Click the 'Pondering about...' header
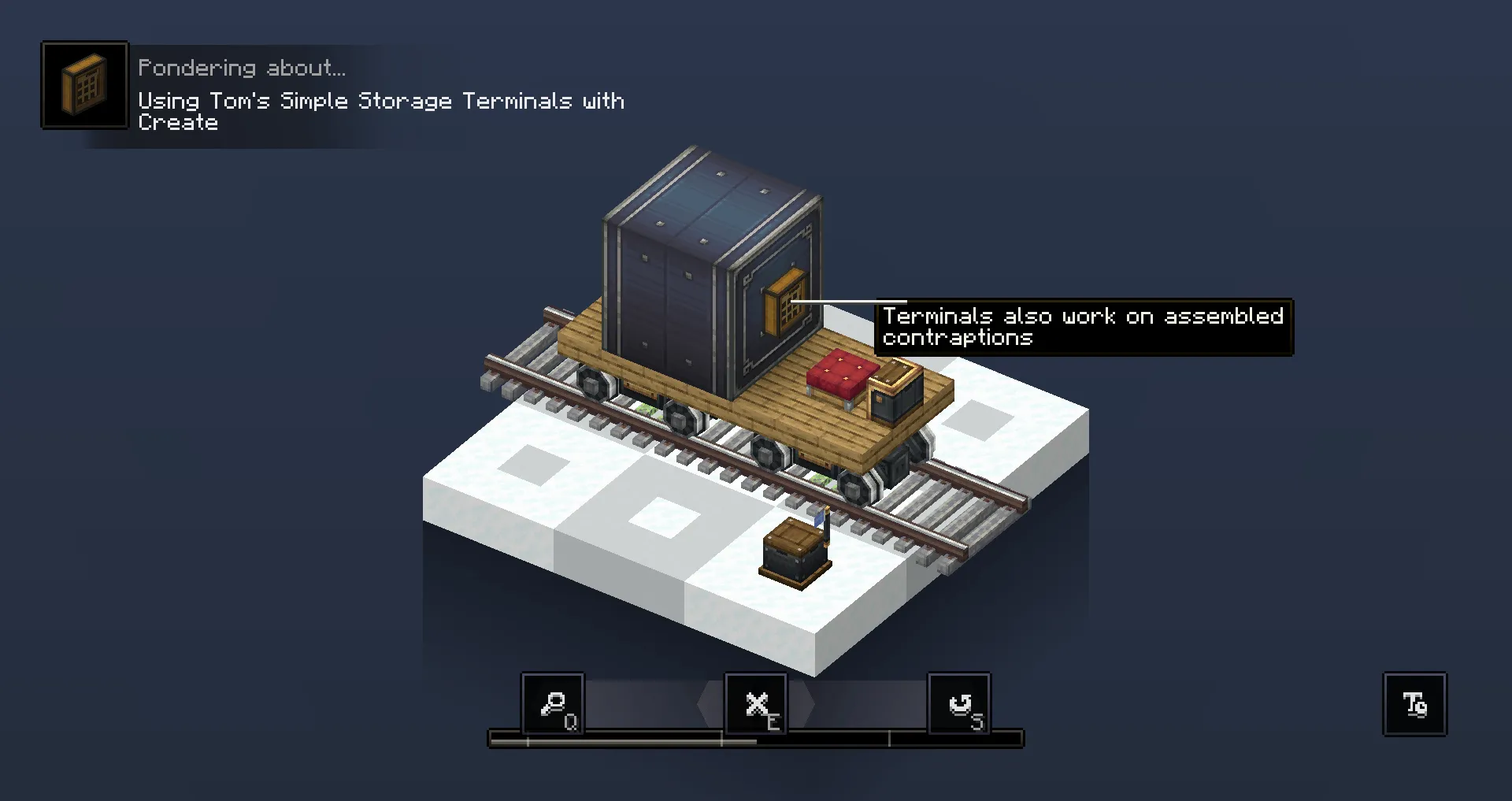 (241, 67)
